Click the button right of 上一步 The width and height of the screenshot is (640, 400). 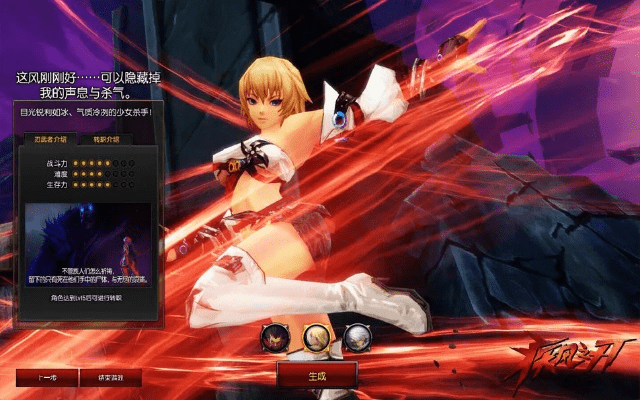point(112,379)
